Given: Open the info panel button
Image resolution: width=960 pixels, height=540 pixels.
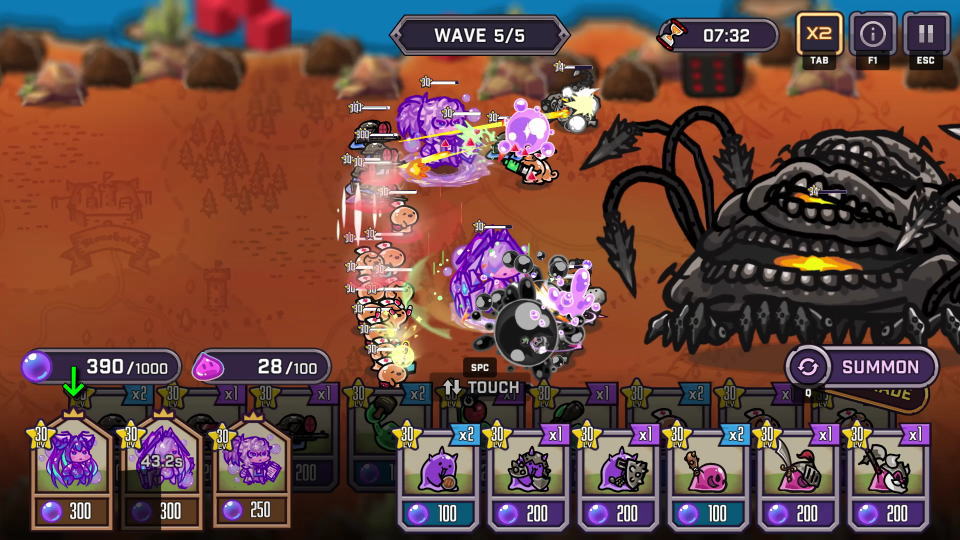Looking at the screenshot, I should coord(872,35).
